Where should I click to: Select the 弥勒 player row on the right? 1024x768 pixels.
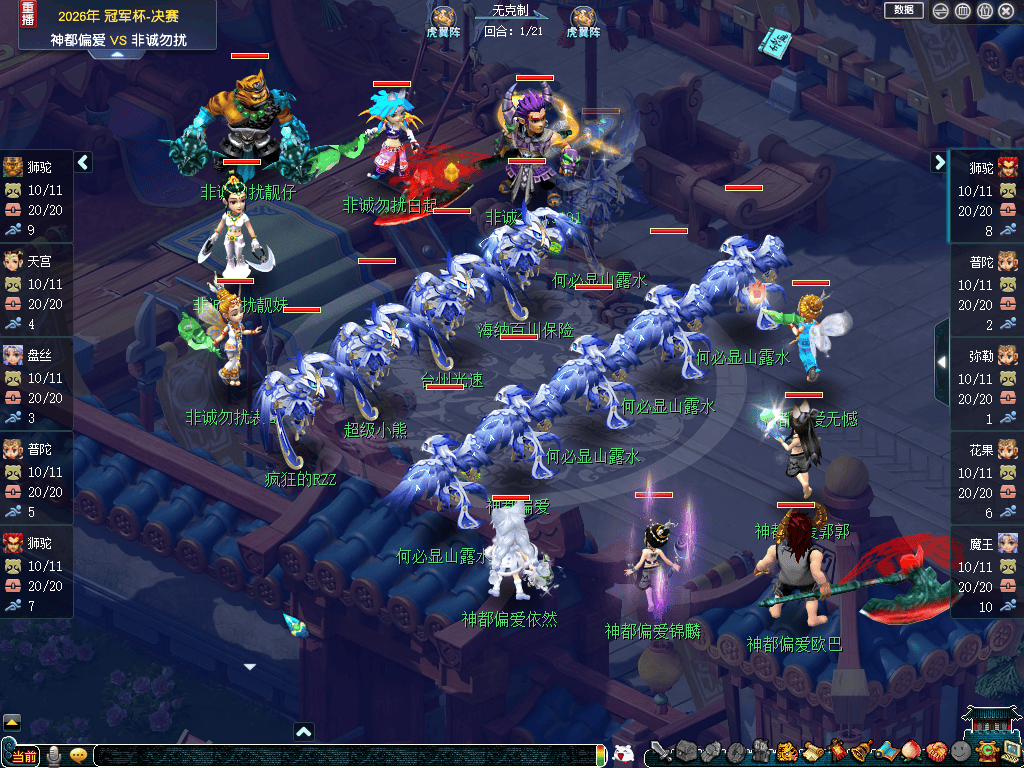pyautogui.click(x=986, y=378)
